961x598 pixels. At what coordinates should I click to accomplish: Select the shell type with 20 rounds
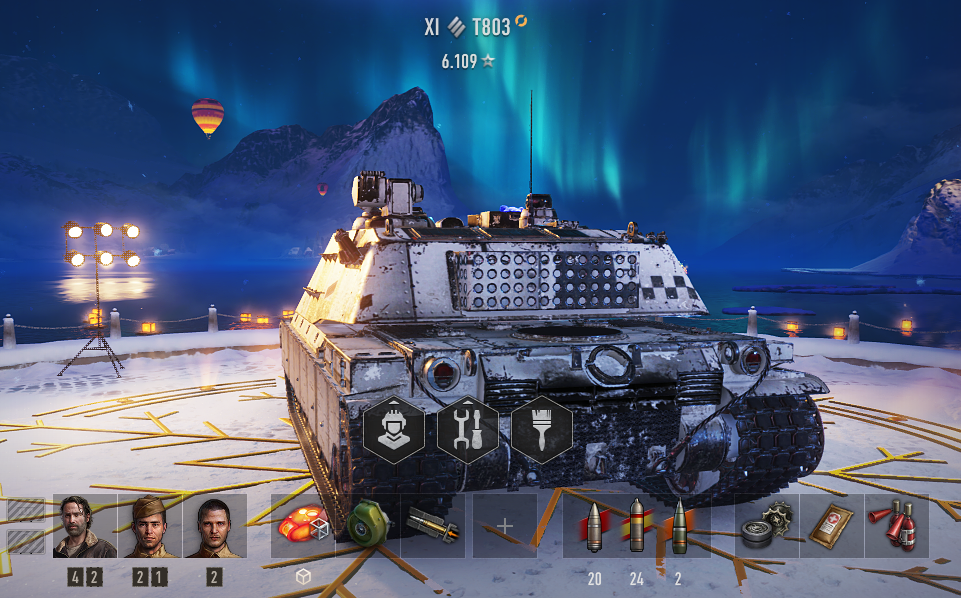point(595,526)
